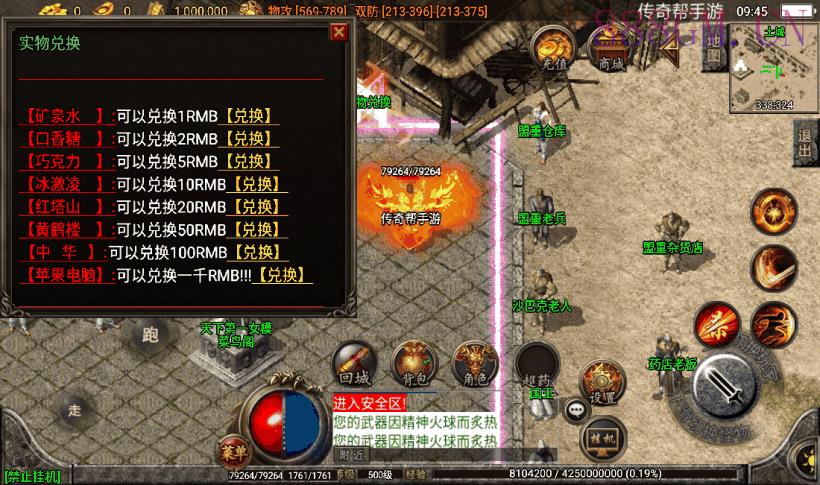This screenshot has height=485, width=820.
Task: Open the 设置 settings
Action: pos(602,382)
